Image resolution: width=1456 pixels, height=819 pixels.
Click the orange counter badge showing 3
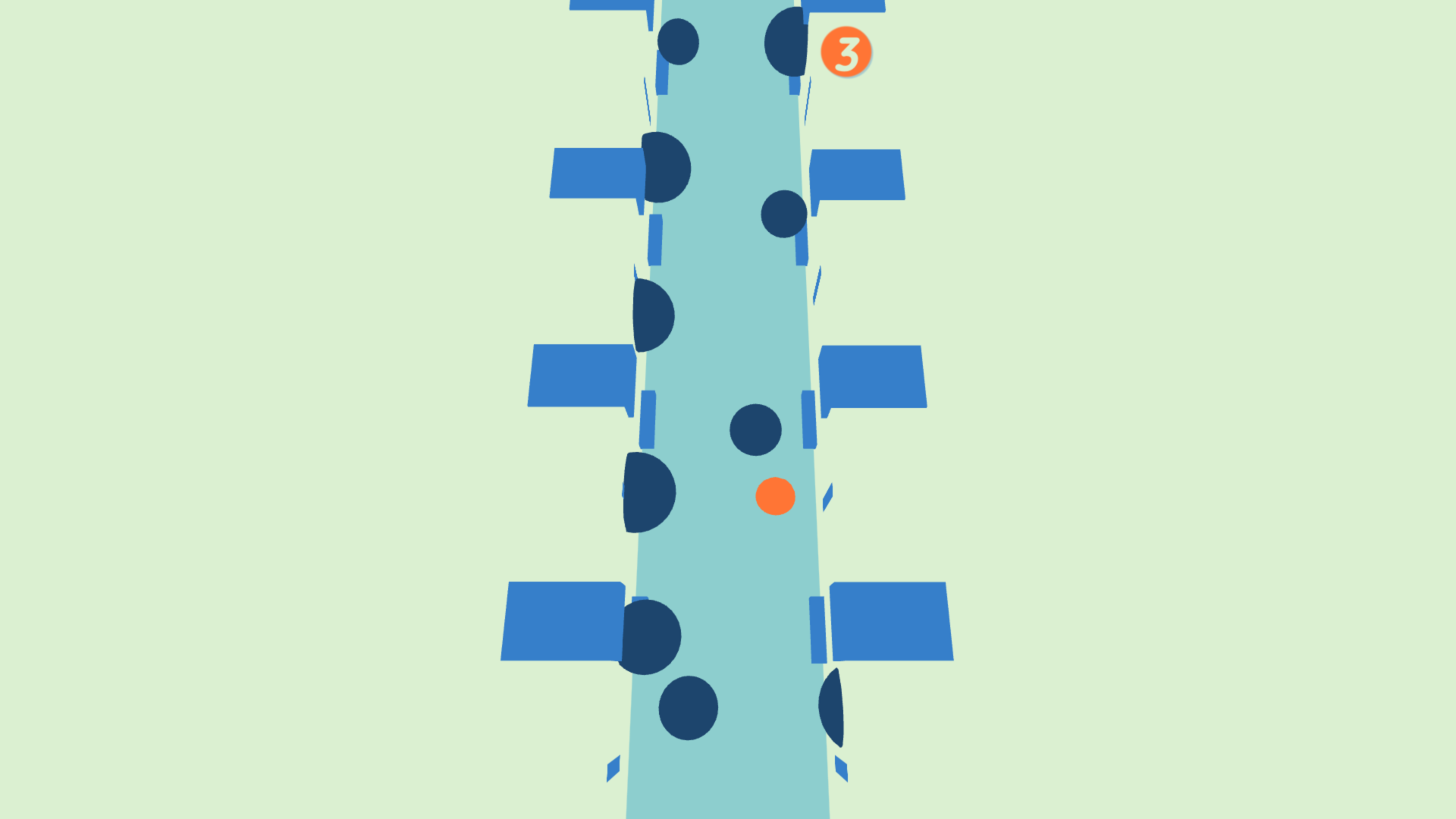846,52
